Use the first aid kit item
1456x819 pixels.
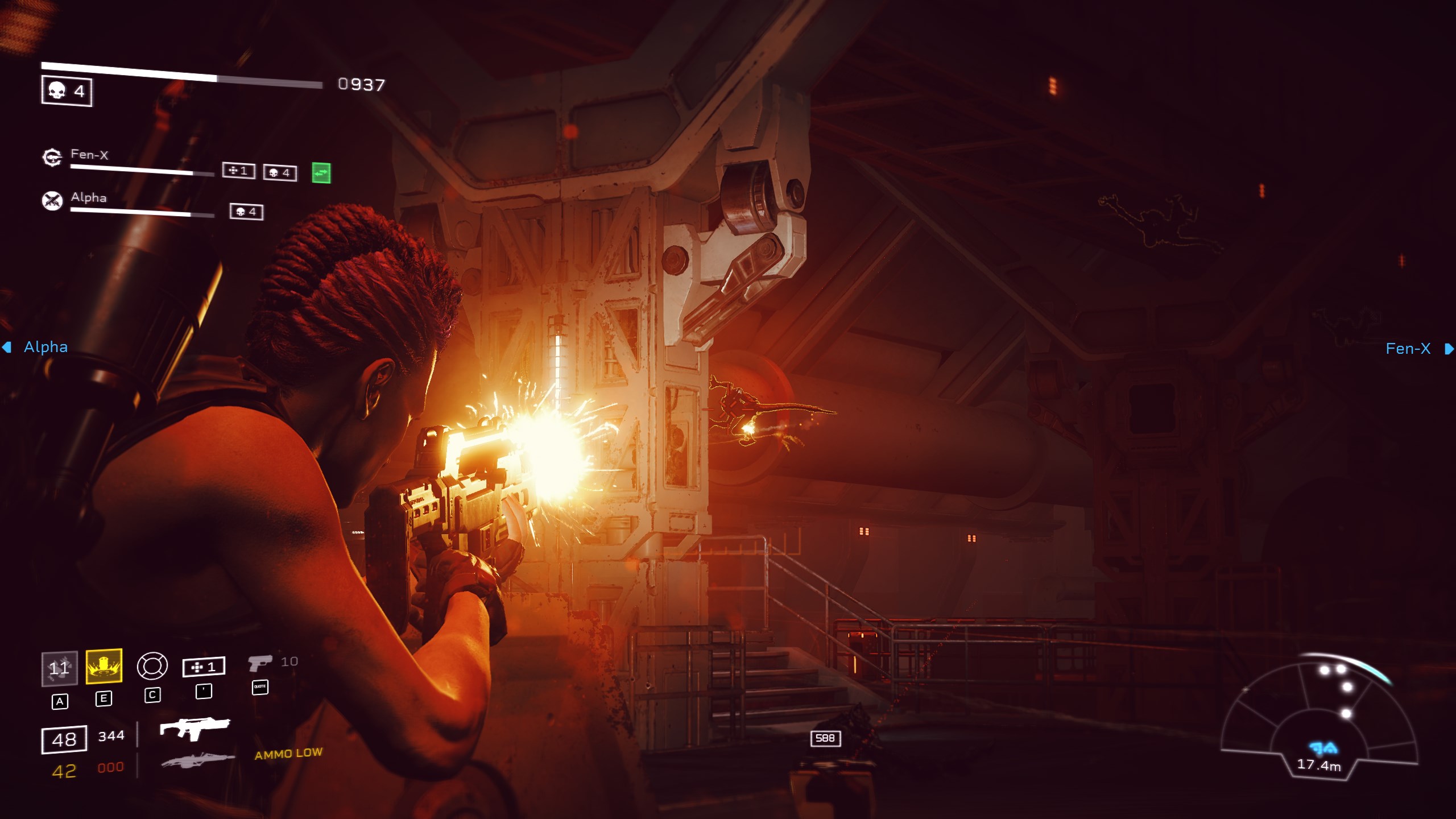(204, 667)
